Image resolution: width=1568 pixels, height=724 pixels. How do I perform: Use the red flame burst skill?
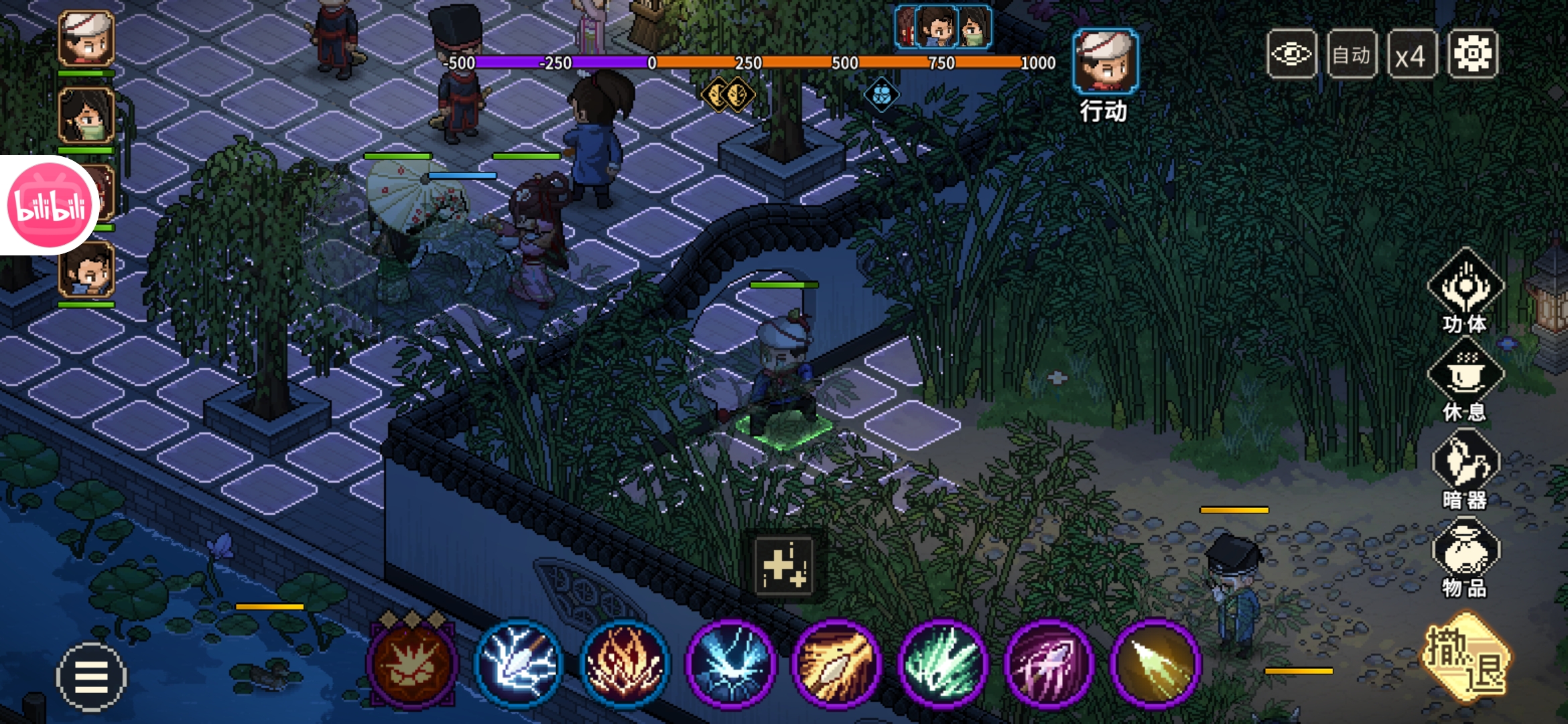pos(625,664)
